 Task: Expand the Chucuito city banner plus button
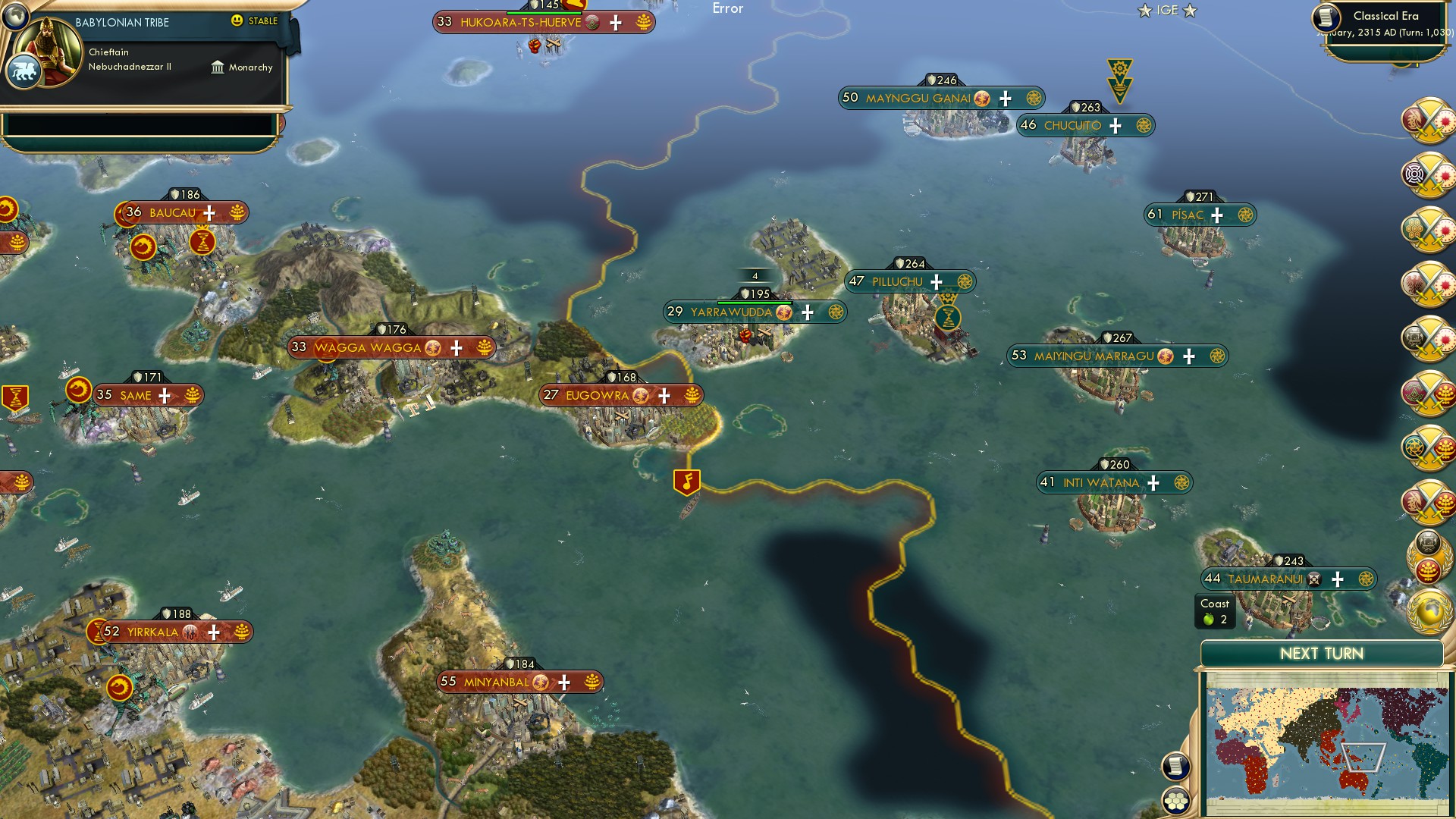(1115, 125)
